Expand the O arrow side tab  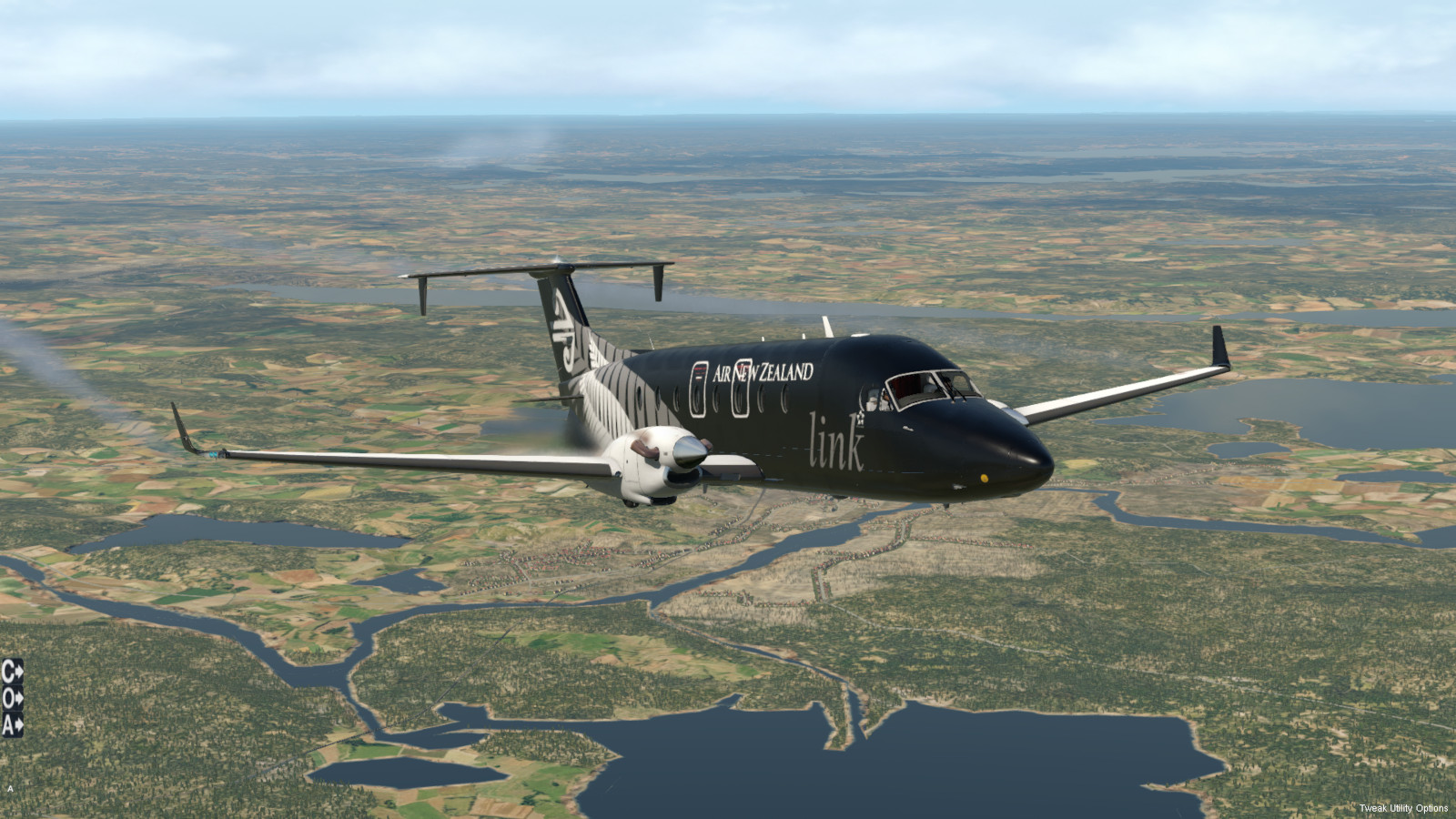coord(12,698)
